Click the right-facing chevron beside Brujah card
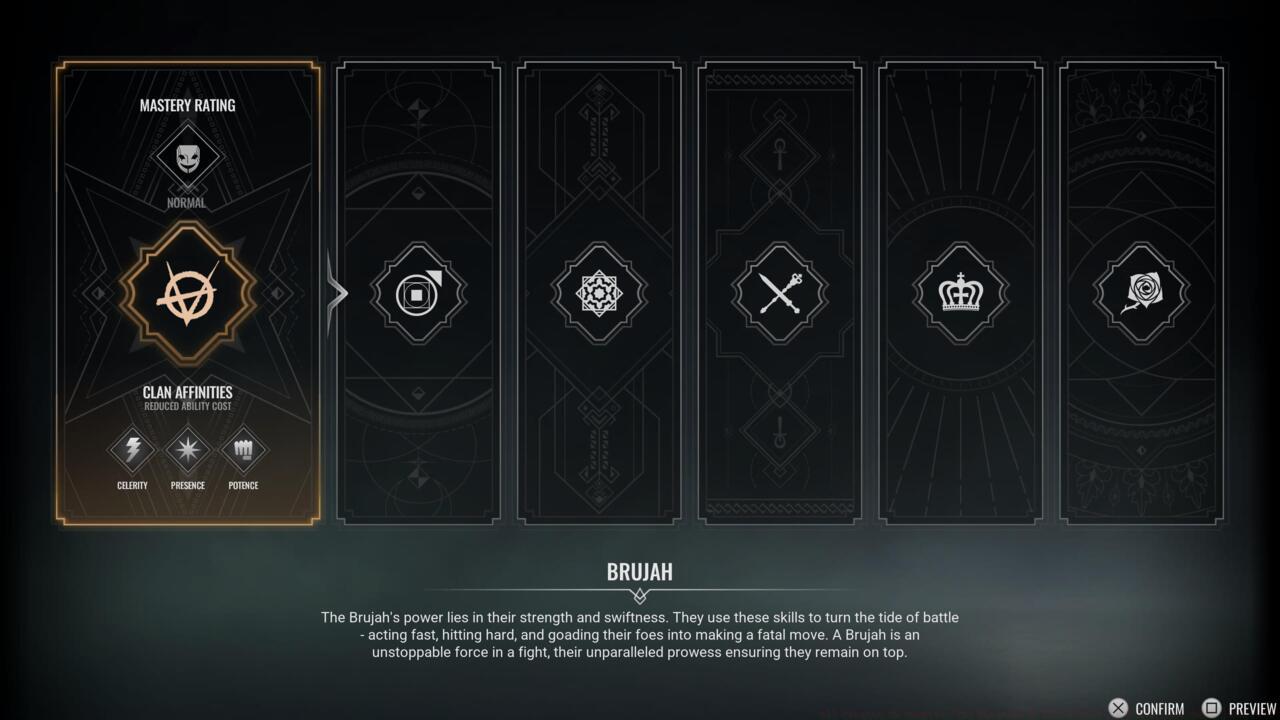 338,292
